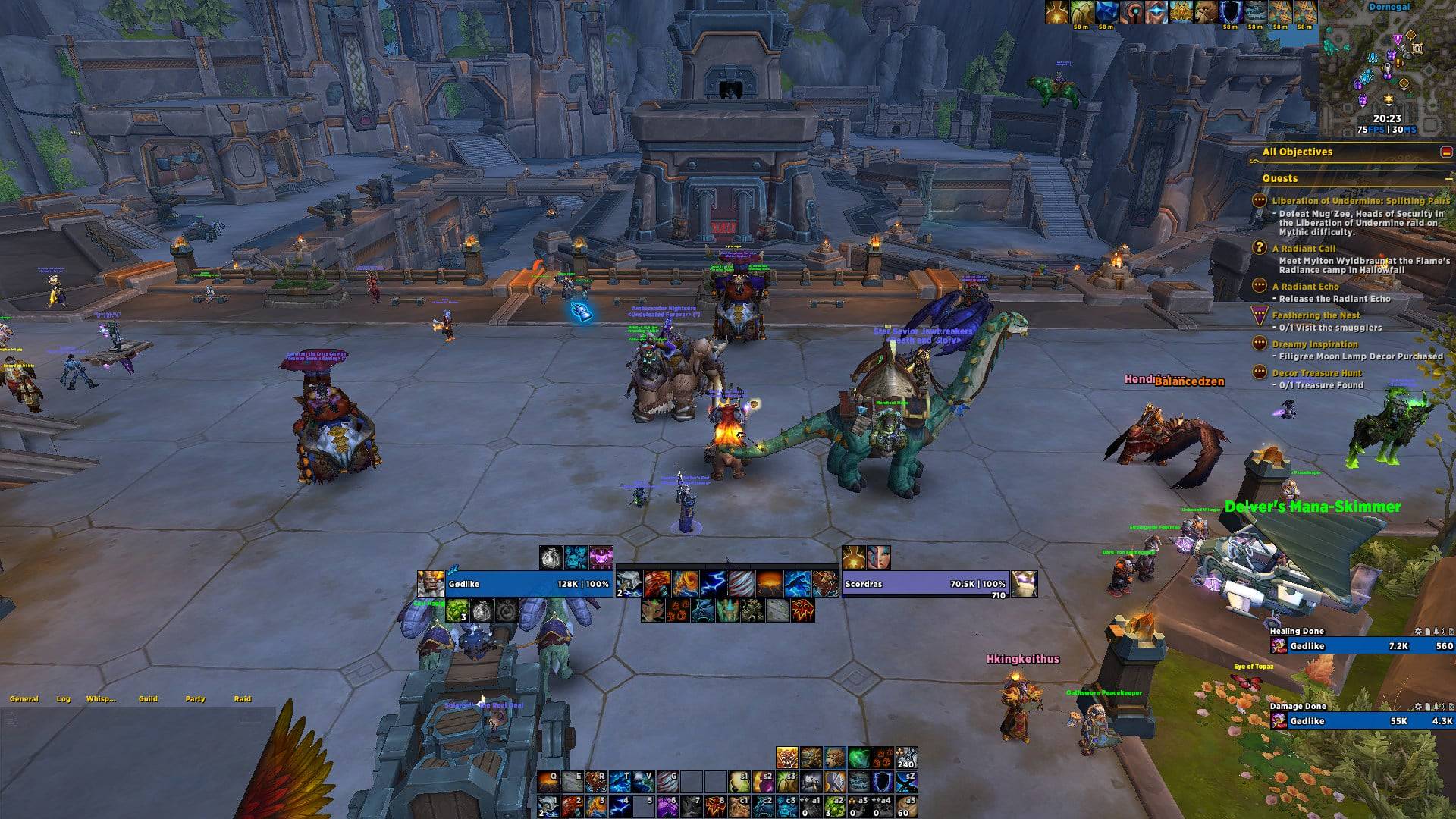The height and width of the screenshot is (819, 1456).
Task: Select the Raid chat tab
Action: click(242, 699)
